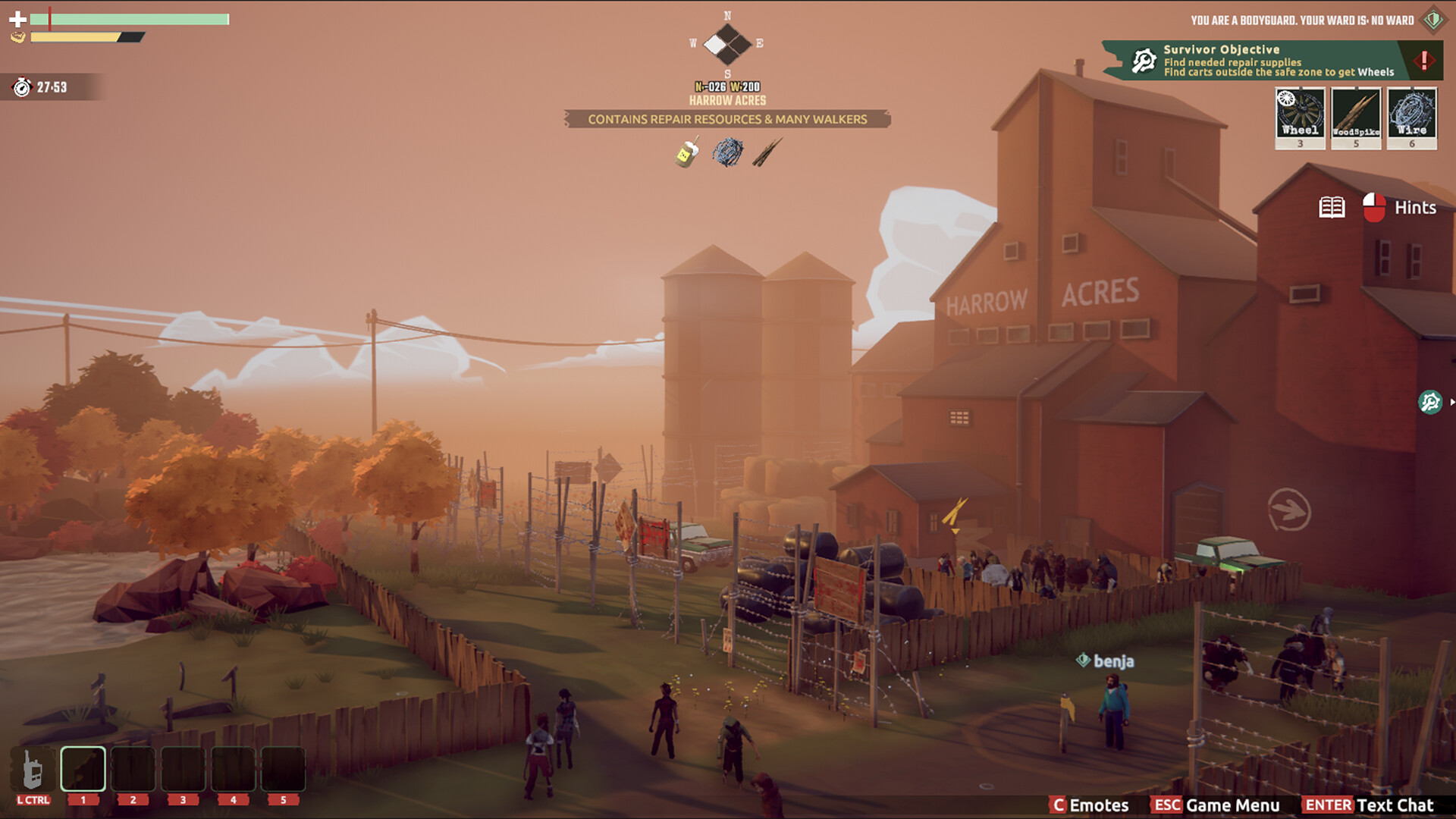Select the WoodSpike resource card
Screen dimensions: 1456x819
point(1356,118)
